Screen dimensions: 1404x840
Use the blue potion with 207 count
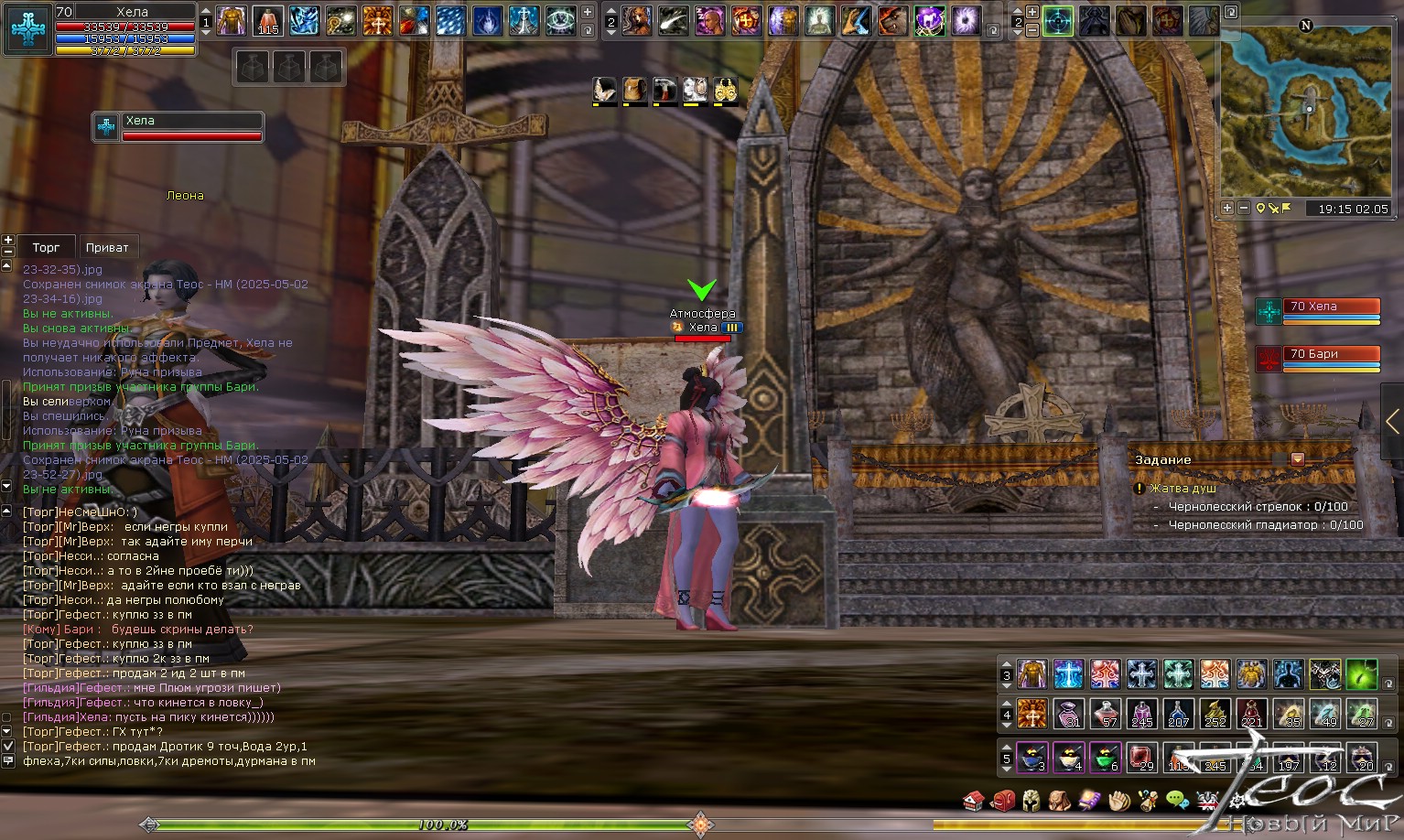[1178, 713]
